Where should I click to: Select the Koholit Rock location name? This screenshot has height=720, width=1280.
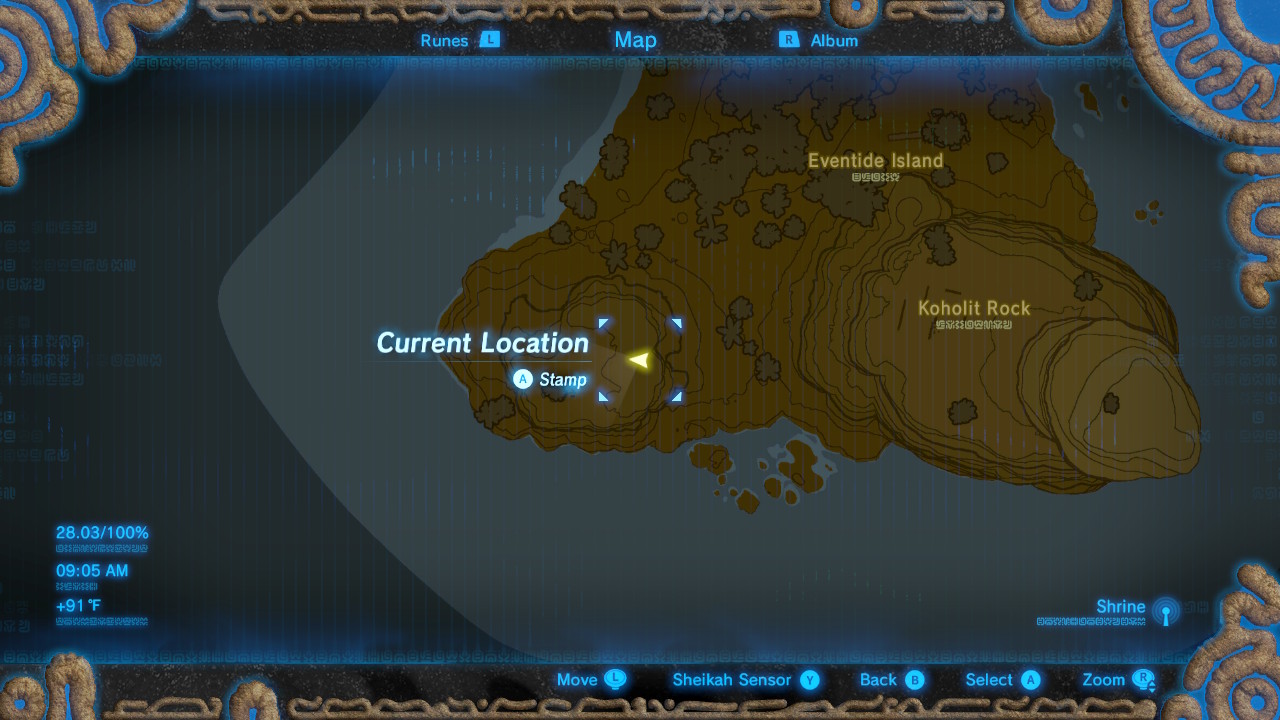[972, 309]
